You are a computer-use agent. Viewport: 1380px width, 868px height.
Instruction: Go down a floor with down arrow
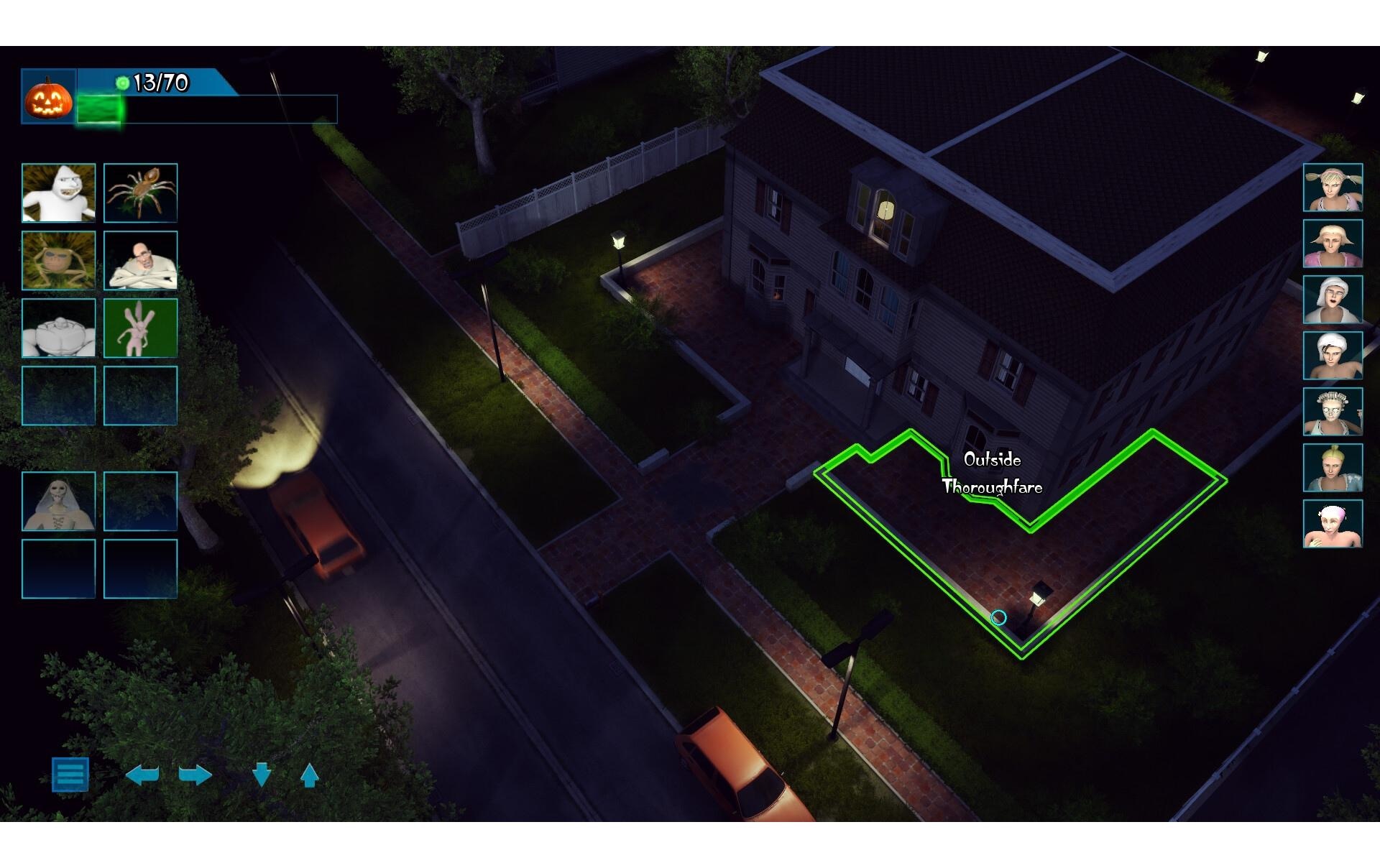(262, 775)
